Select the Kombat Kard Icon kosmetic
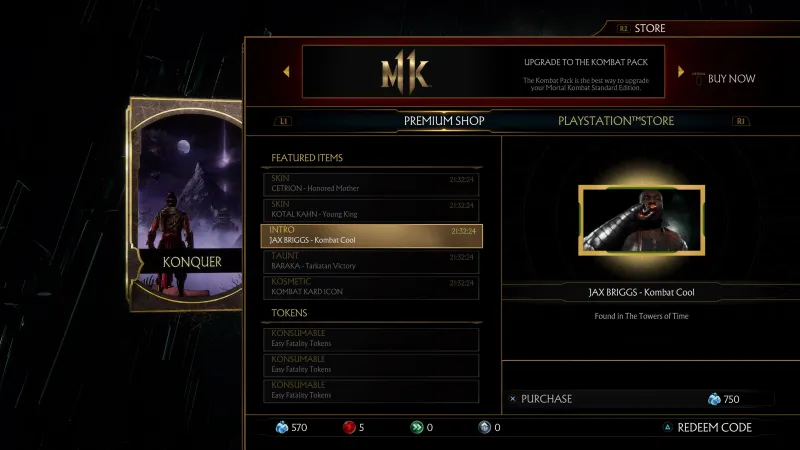Viewport: 800px width, 450px height. (x=370, y=287)
